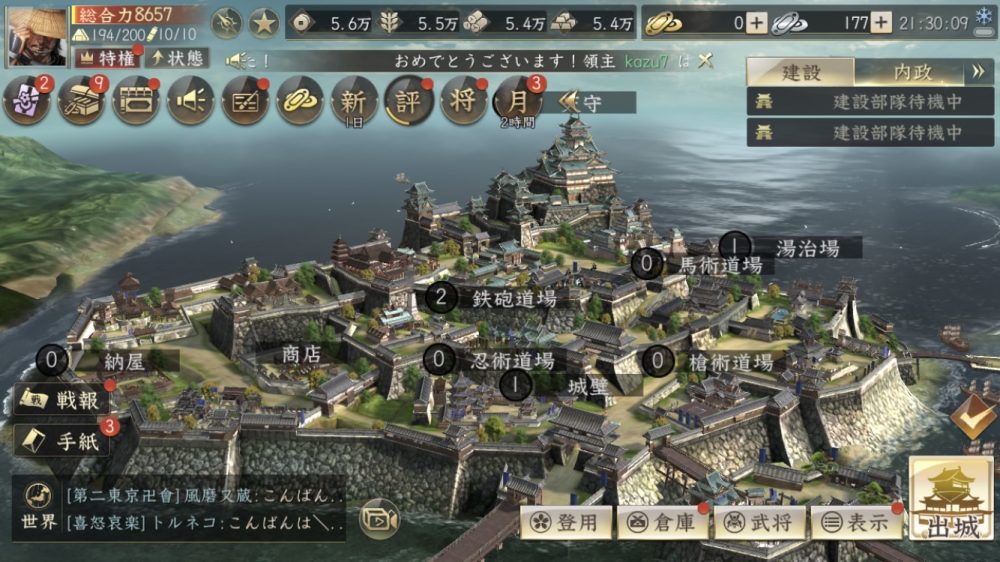Open the 手紙 mail button
The height and width of the screenshot is (562, 1000).
pos(63,441)
